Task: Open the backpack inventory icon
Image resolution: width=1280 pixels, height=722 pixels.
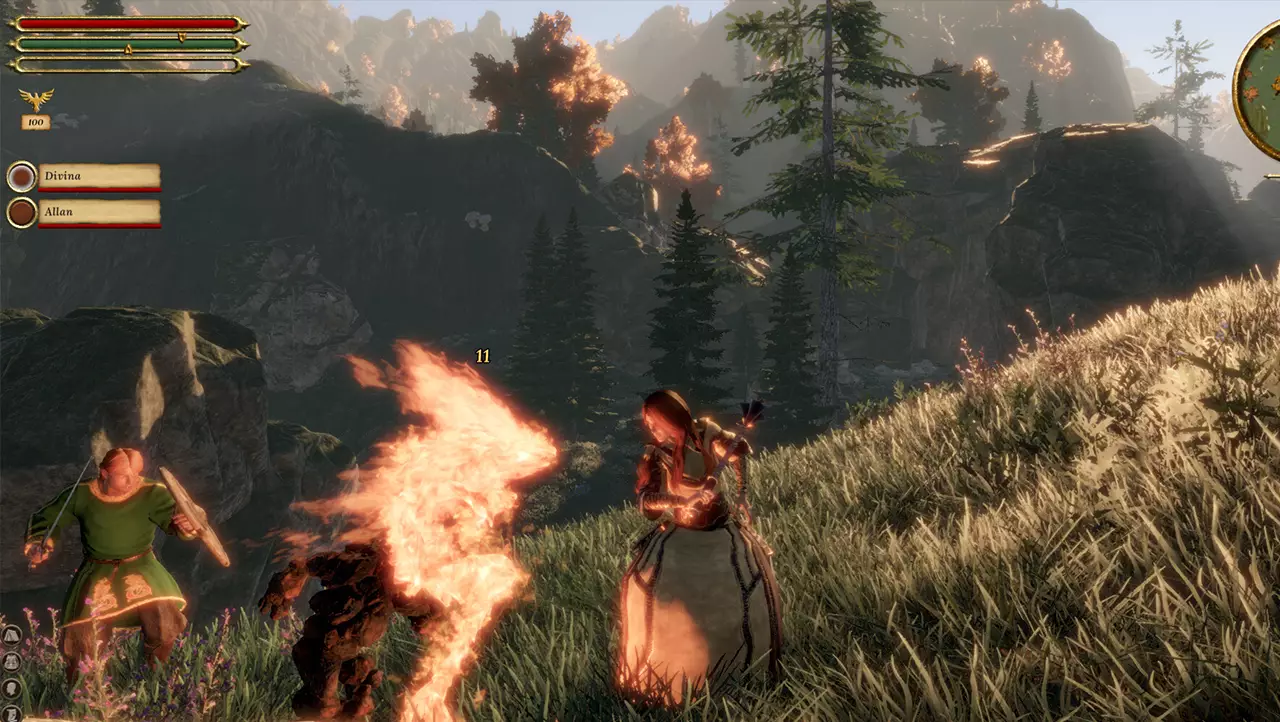Action: point(10,661)
